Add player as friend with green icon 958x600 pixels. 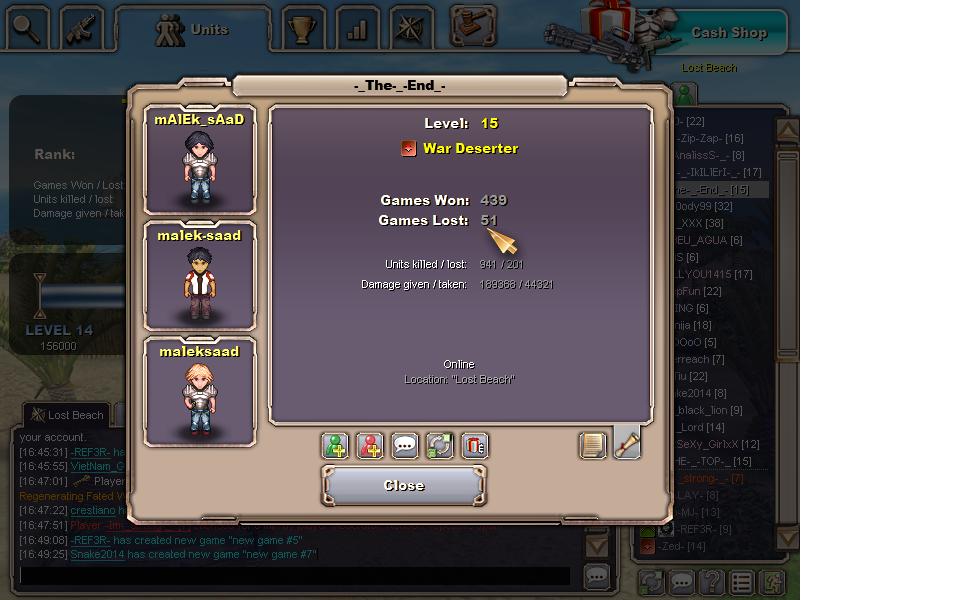tap(335, 446)
